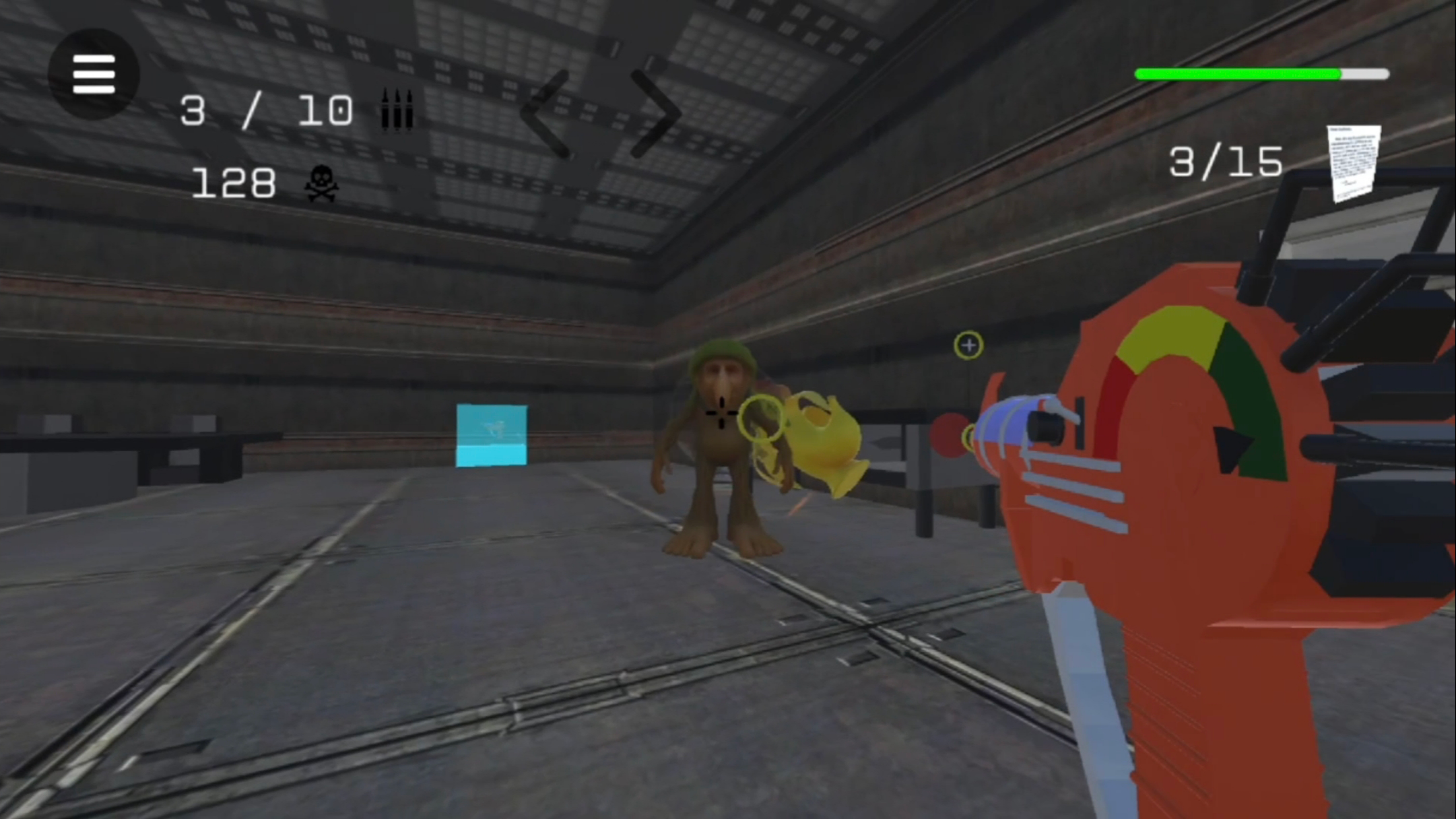This screenshot has width=1456, height=819.
Task: Select the 128 score display
Action: [232, 182]
